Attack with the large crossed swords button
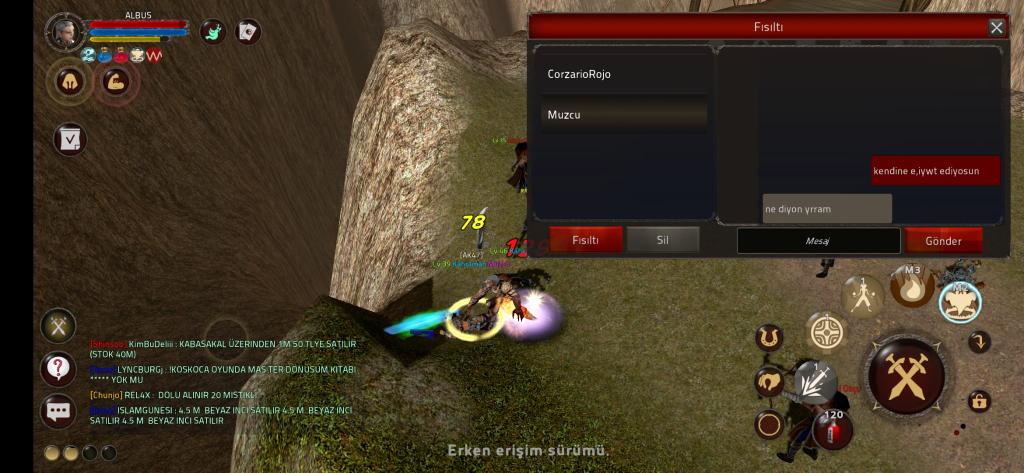The height and width of the screenshot is (473, 1024). tap(906, 376)
